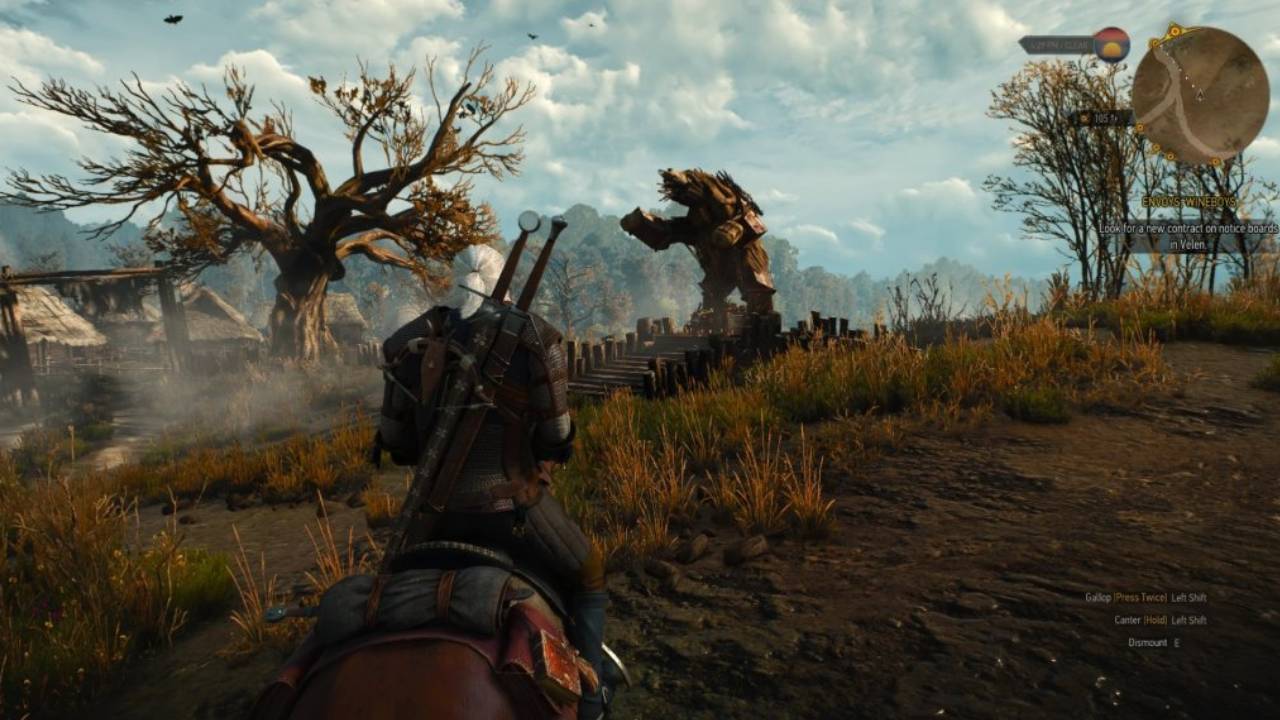Click the orange quest marker atop the minimap
Image resolution: width=1280 pixels, height=720 pixels.
[x=1174, y=30]
